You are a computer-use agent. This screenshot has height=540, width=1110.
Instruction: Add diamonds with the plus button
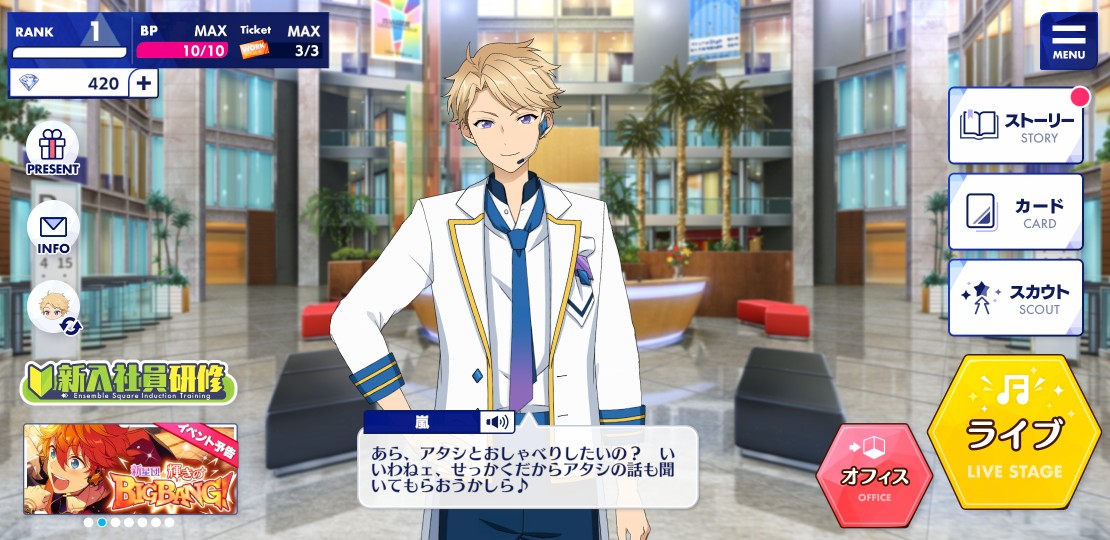144,83
